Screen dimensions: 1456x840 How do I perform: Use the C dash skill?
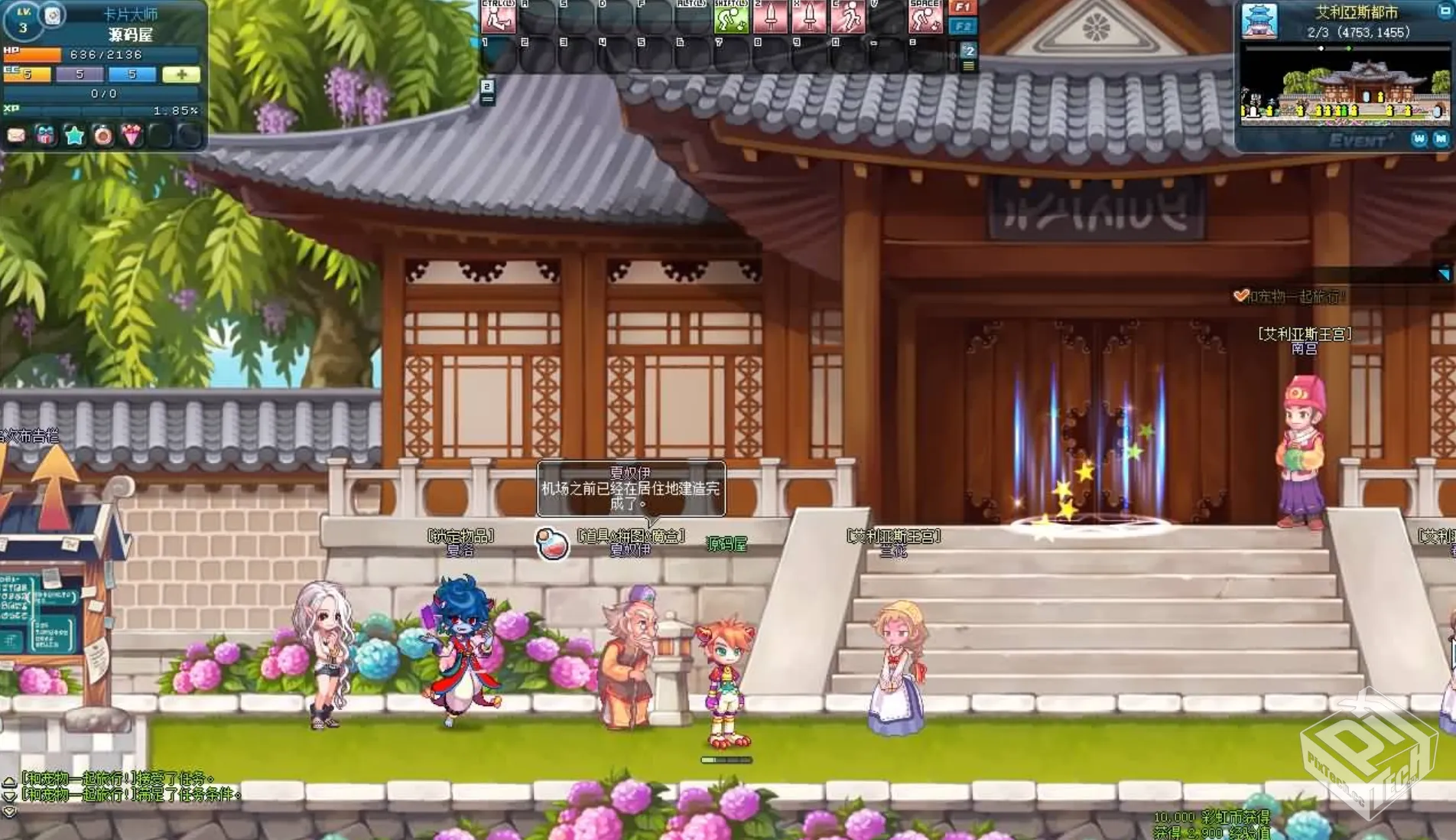847,17
